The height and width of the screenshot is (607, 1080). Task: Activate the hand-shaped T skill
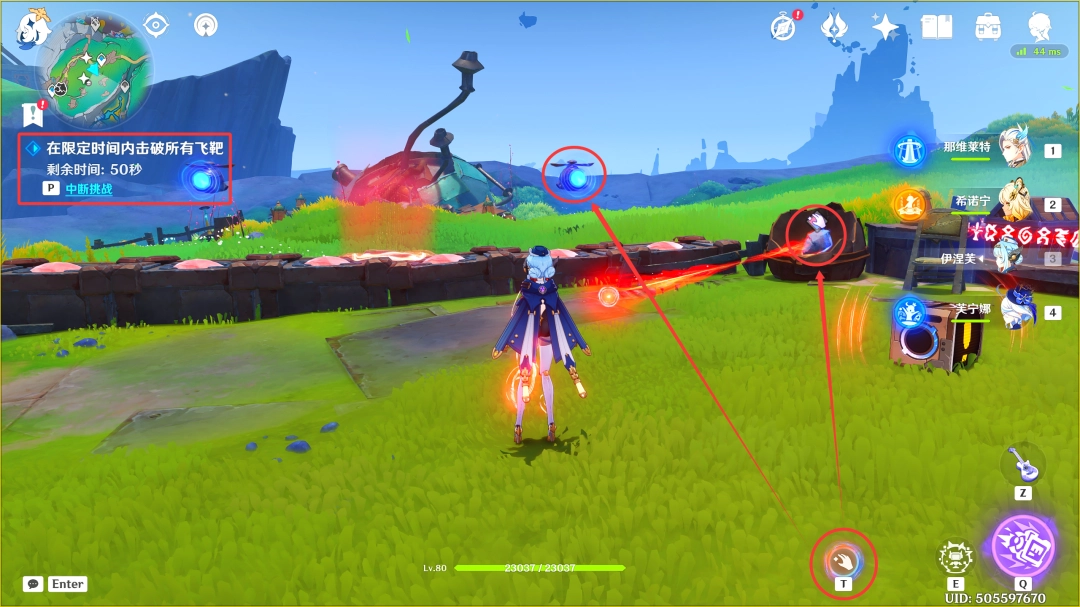point(844,556)
